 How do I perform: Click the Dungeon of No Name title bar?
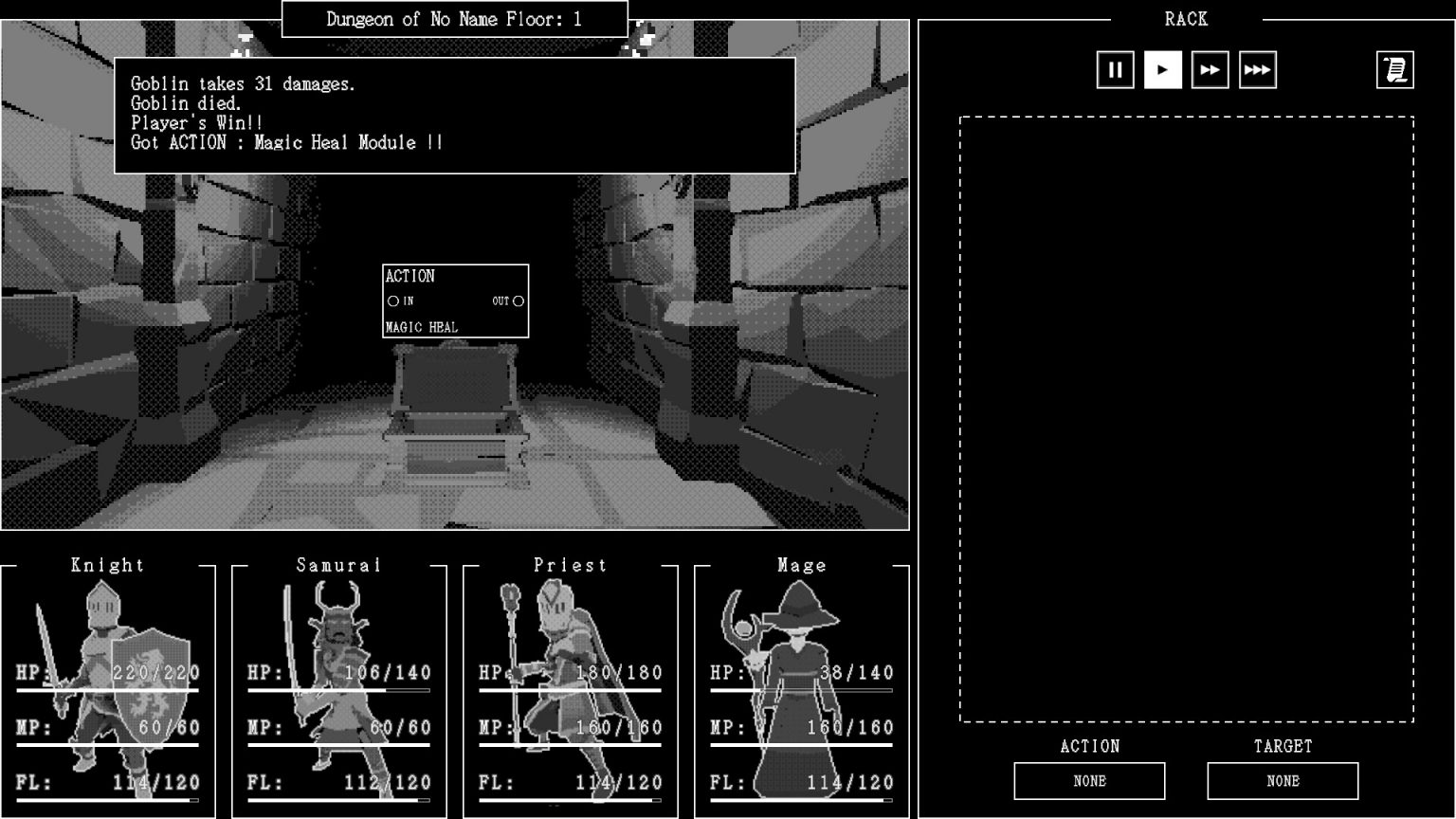[453, 18]
